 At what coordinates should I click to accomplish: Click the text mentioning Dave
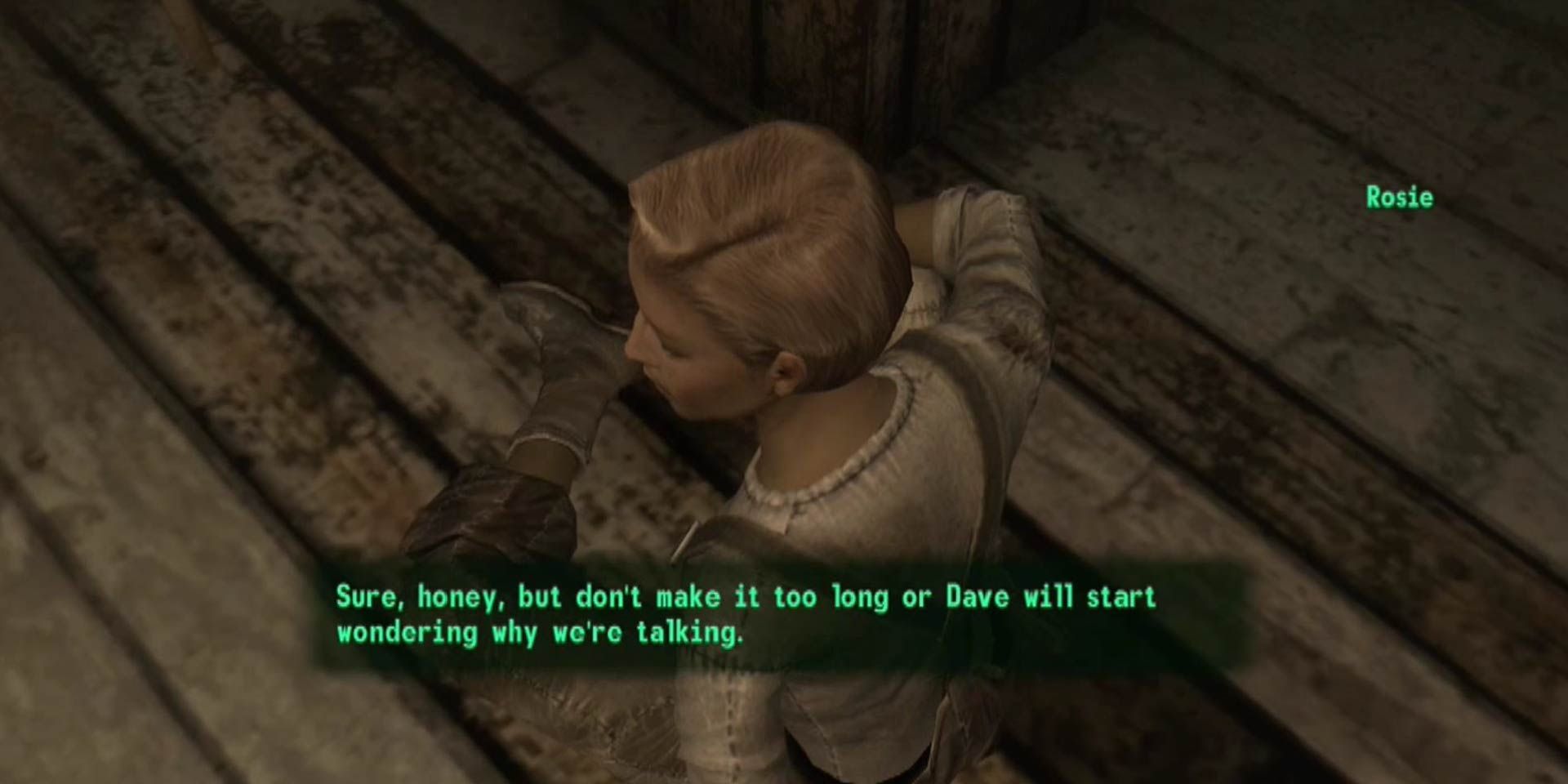click(978, 597)
